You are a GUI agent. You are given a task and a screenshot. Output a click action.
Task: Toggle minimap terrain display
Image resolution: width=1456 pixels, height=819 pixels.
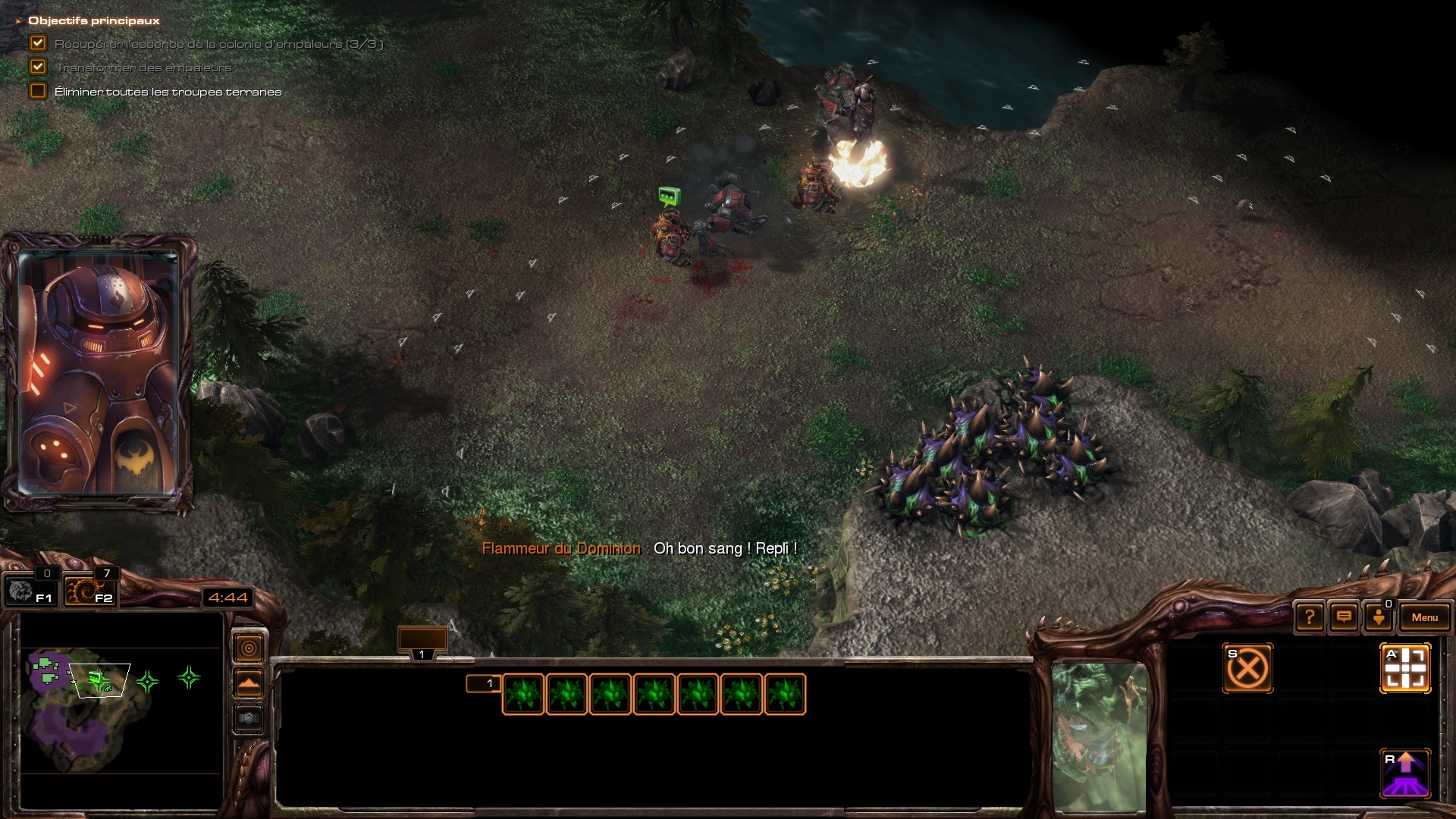point(249,683)
